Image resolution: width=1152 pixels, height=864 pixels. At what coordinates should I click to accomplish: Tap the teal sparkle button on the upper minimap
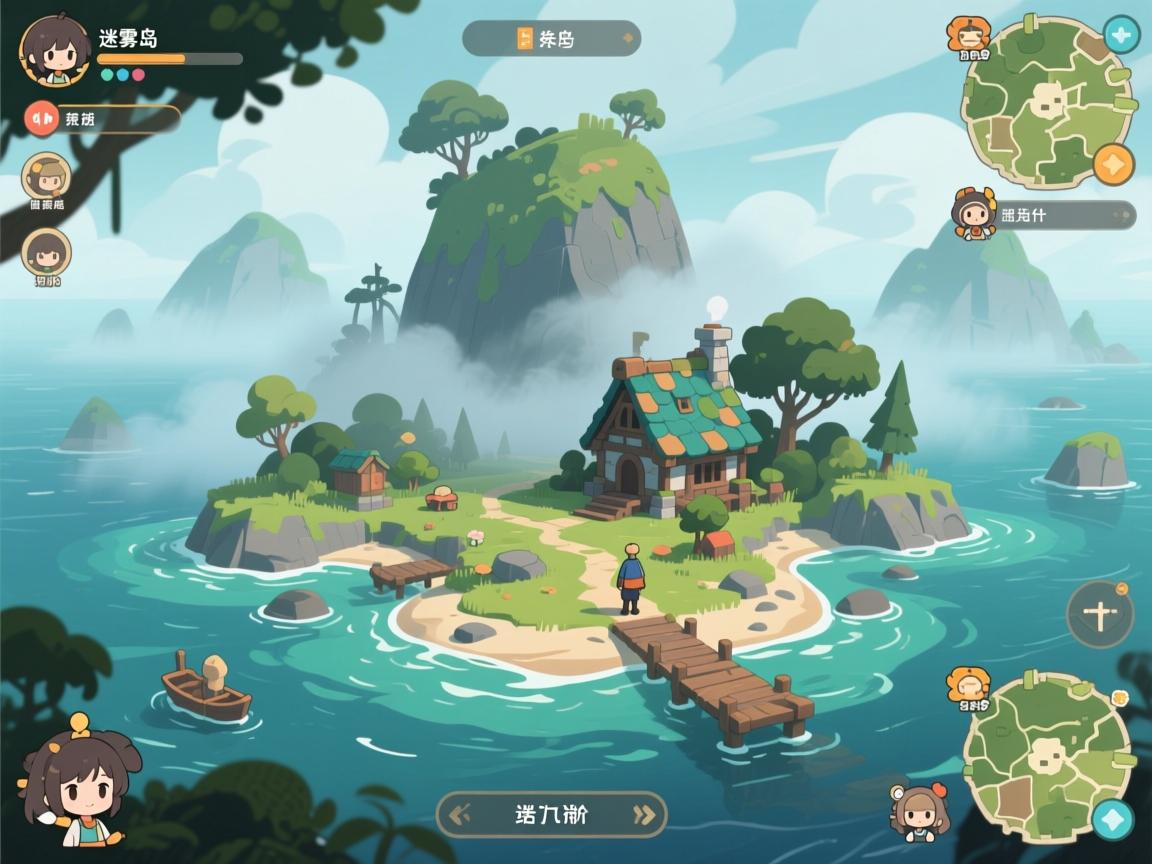[x=1120, y=36]
